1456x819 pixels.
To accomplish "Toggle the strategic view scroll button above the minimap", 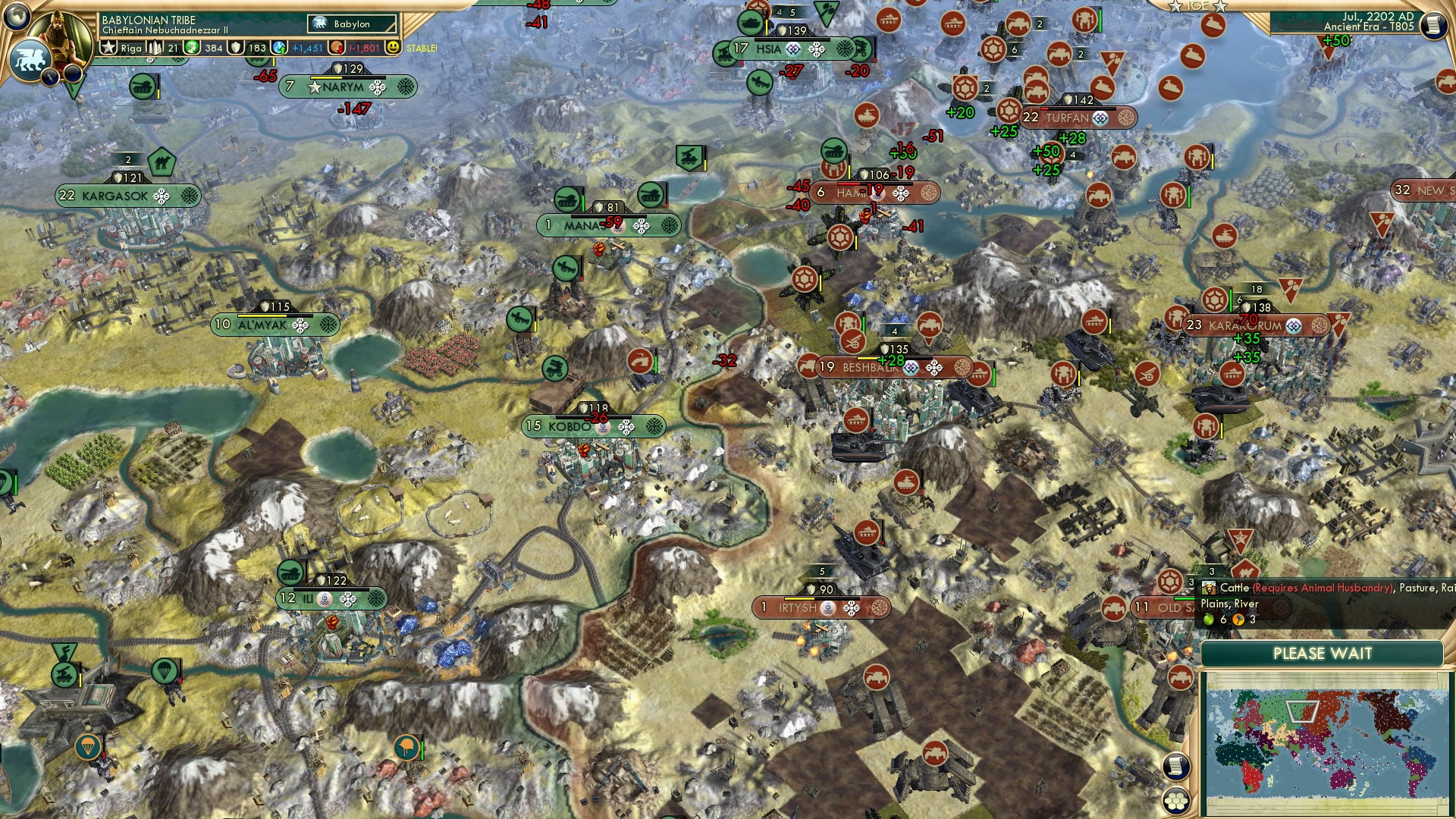I will pyautogui.click(x=1178, y=765).
